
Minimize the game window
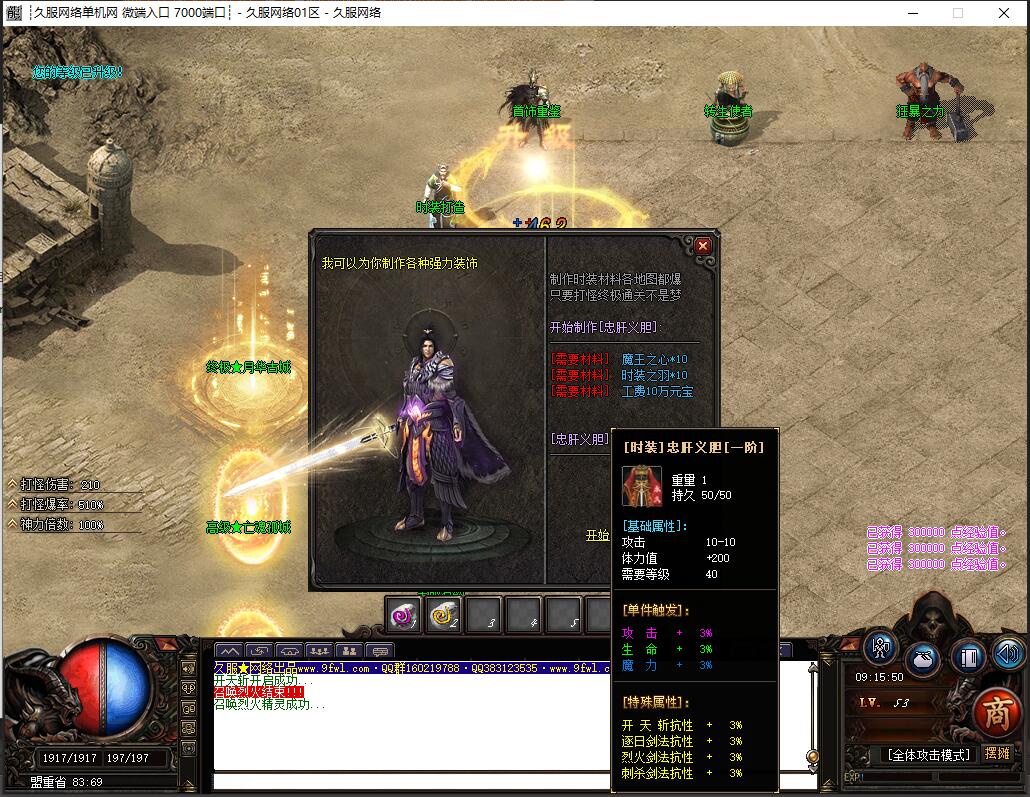(912, 13)
